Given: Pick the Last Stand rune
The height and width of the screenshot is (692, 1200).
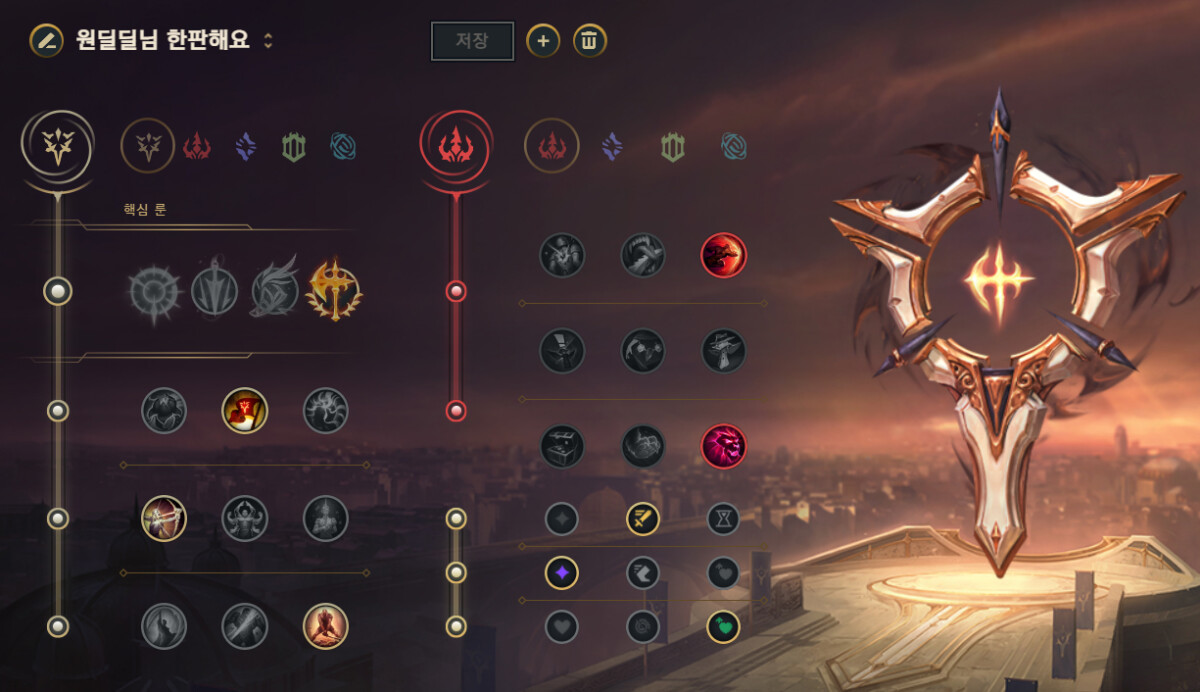Looking at the screenshot, I should 325,626.
